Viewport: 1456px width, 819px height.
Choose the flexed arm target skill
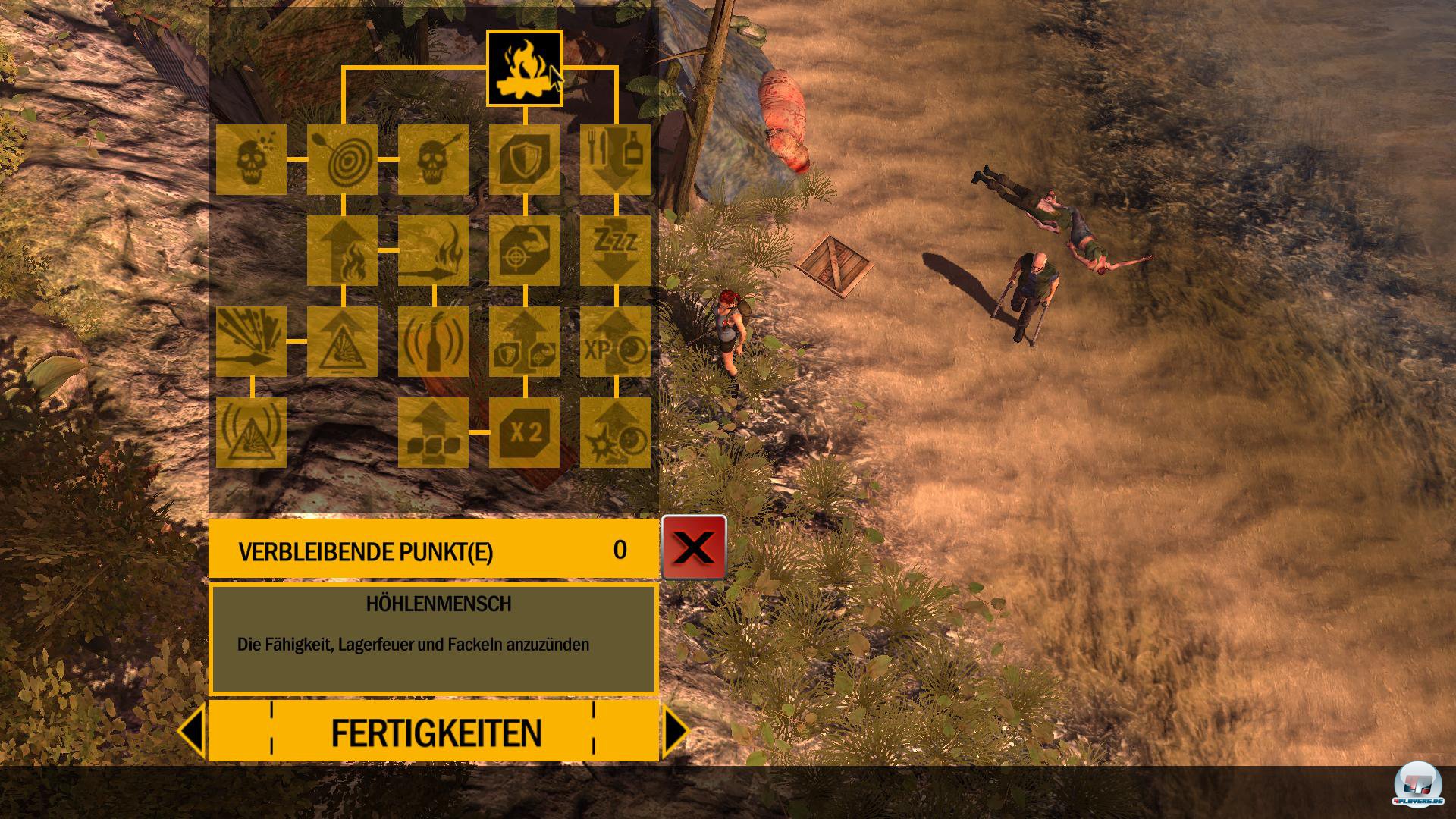524,251
